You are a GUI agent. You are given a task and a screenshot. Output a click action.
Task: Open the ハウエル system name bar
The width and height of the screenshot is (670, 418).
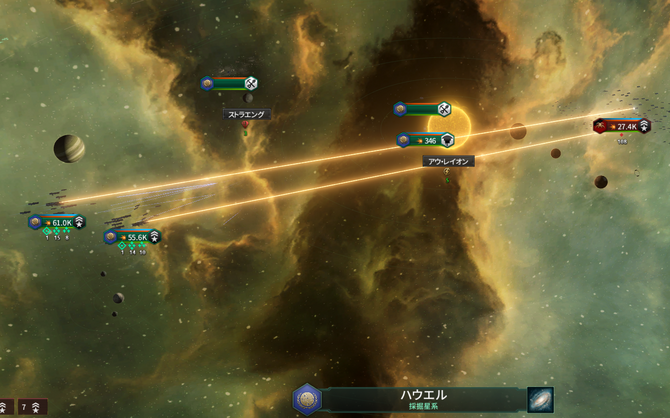click(x=424, y=399)
